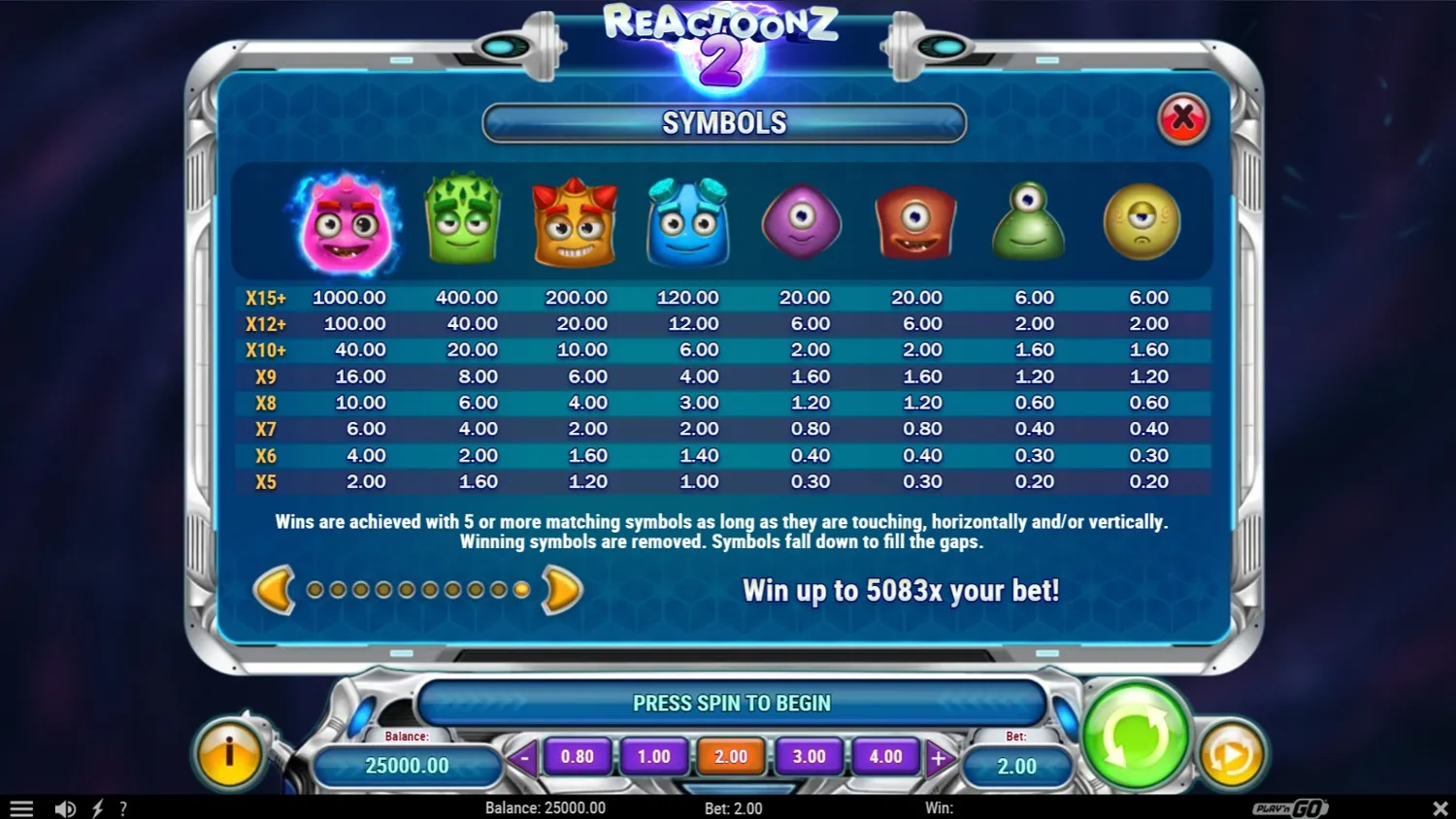Viewport: 1456px width, 819px height.
Task: Close the Symbols overlay with red X
Action: [1183, 118]
